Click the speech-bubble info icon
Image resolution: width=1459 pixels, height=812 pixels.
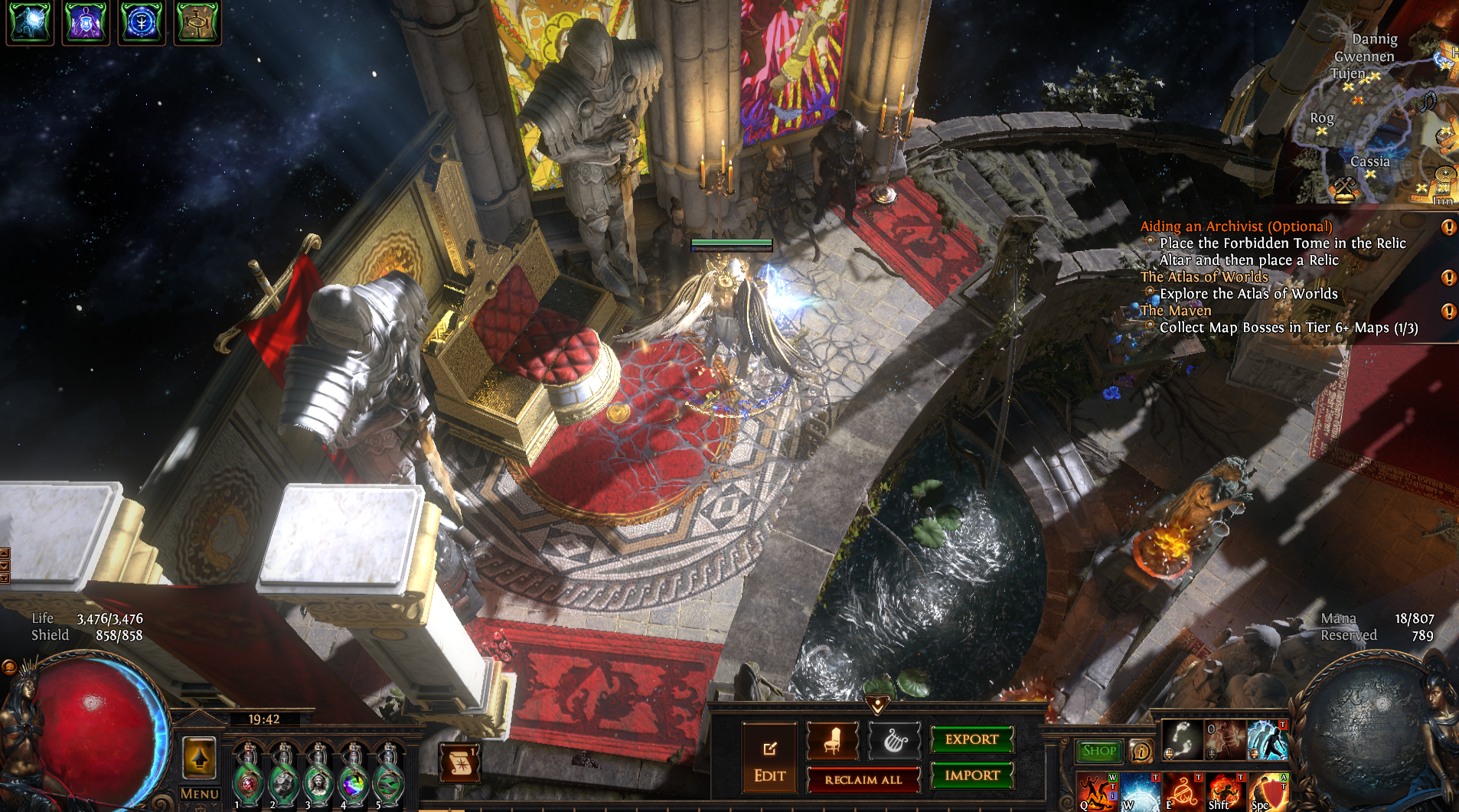coord(1141,752)
